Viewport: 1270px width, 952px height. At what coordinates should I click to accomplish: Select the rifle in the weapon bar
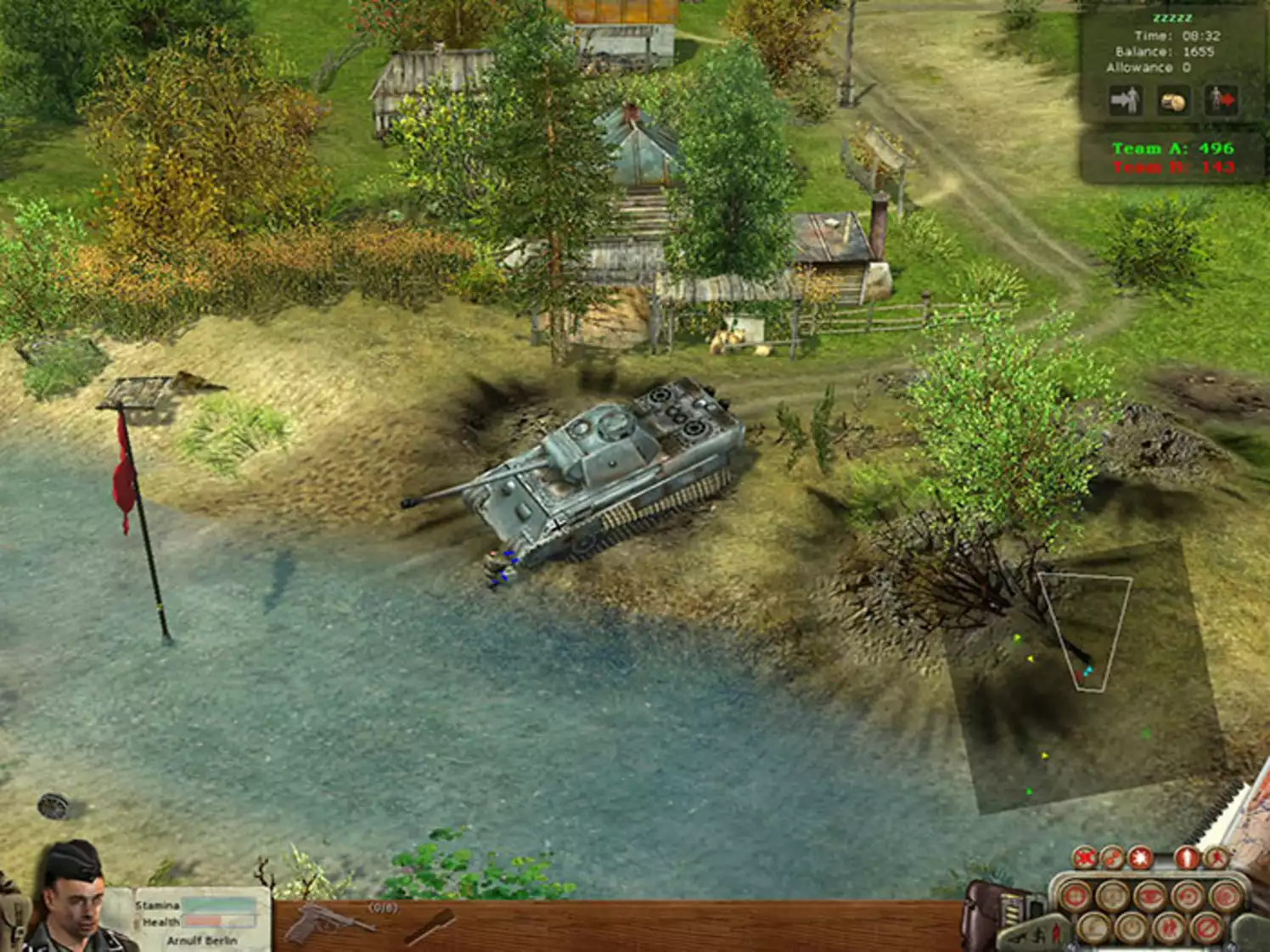coord(429,927)
